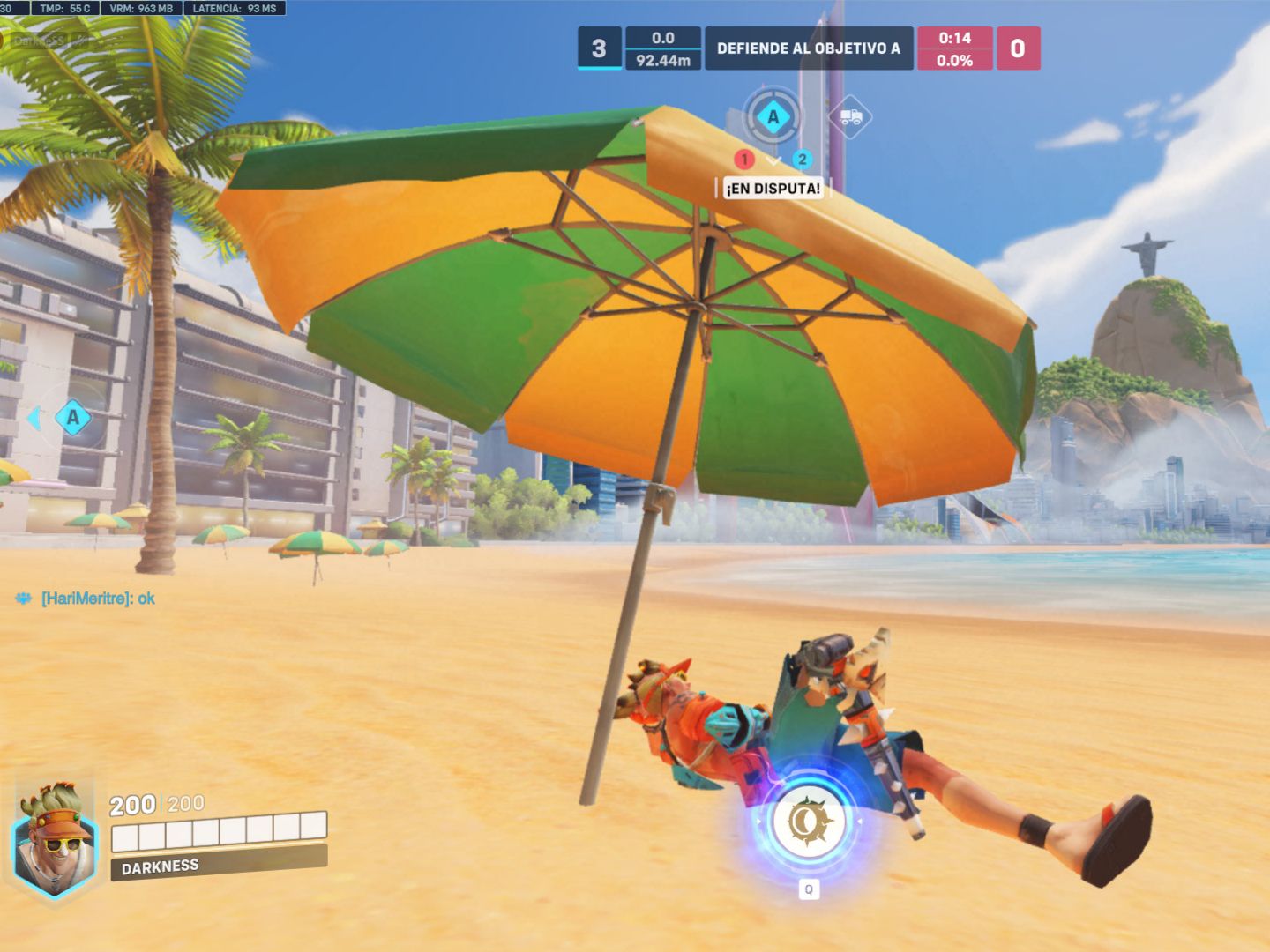Open the chat message from HariMeritre
Viewport: 1270px width, 952px height.
point(98,599)
